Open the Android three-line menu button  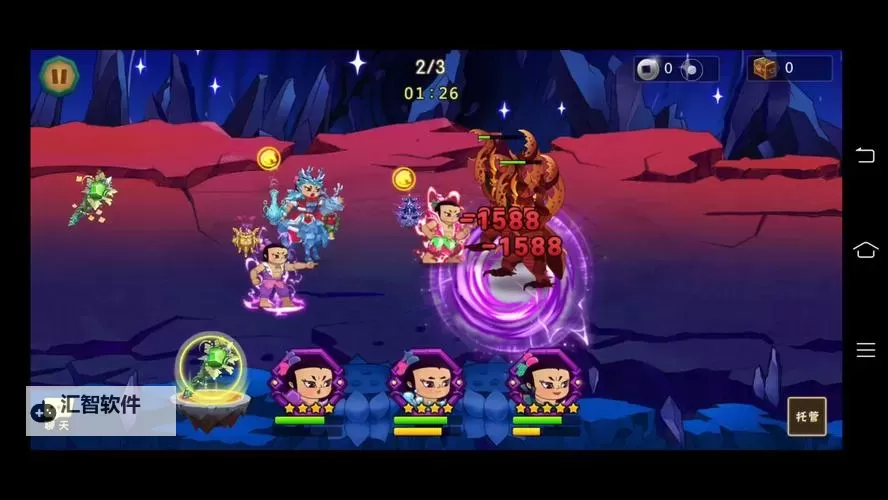click(x=865, y=350)
